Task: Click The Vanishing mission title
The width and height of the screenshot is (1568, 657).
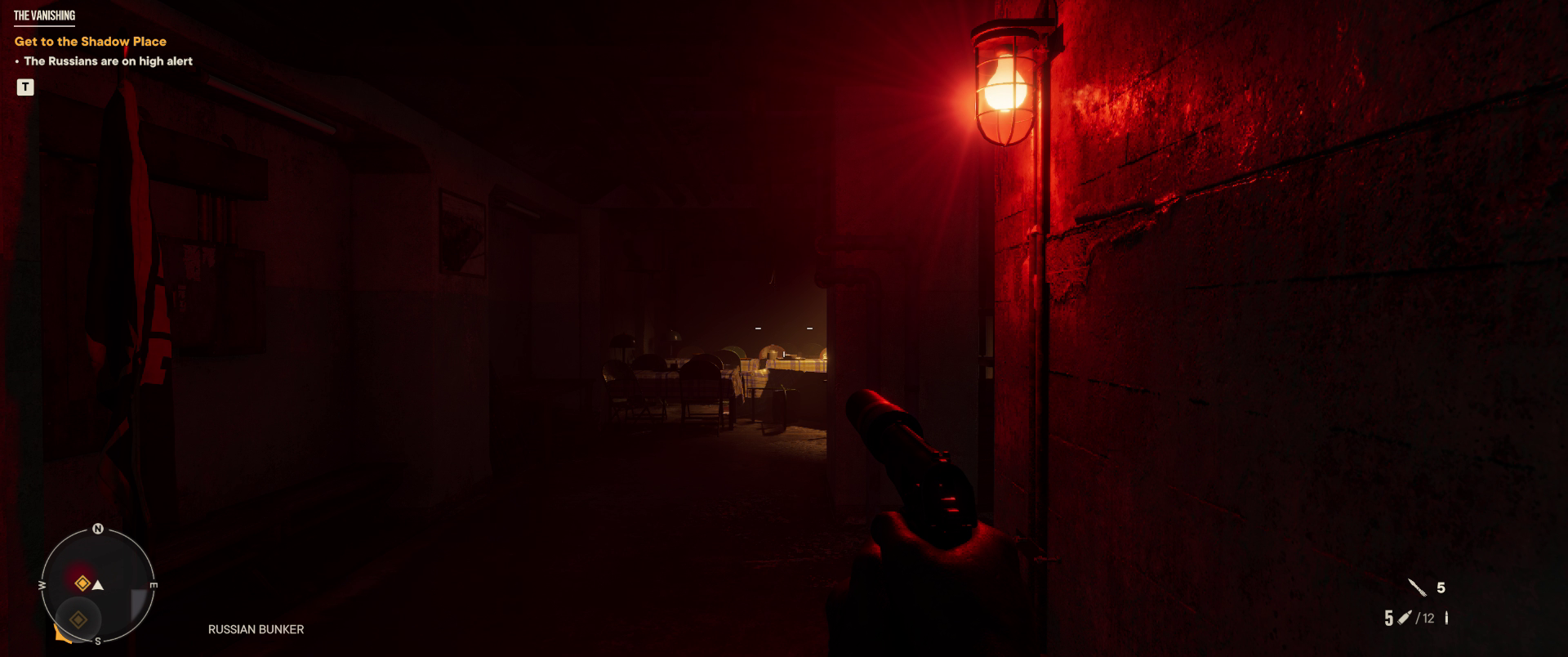Action: click(x=44, y=16)
